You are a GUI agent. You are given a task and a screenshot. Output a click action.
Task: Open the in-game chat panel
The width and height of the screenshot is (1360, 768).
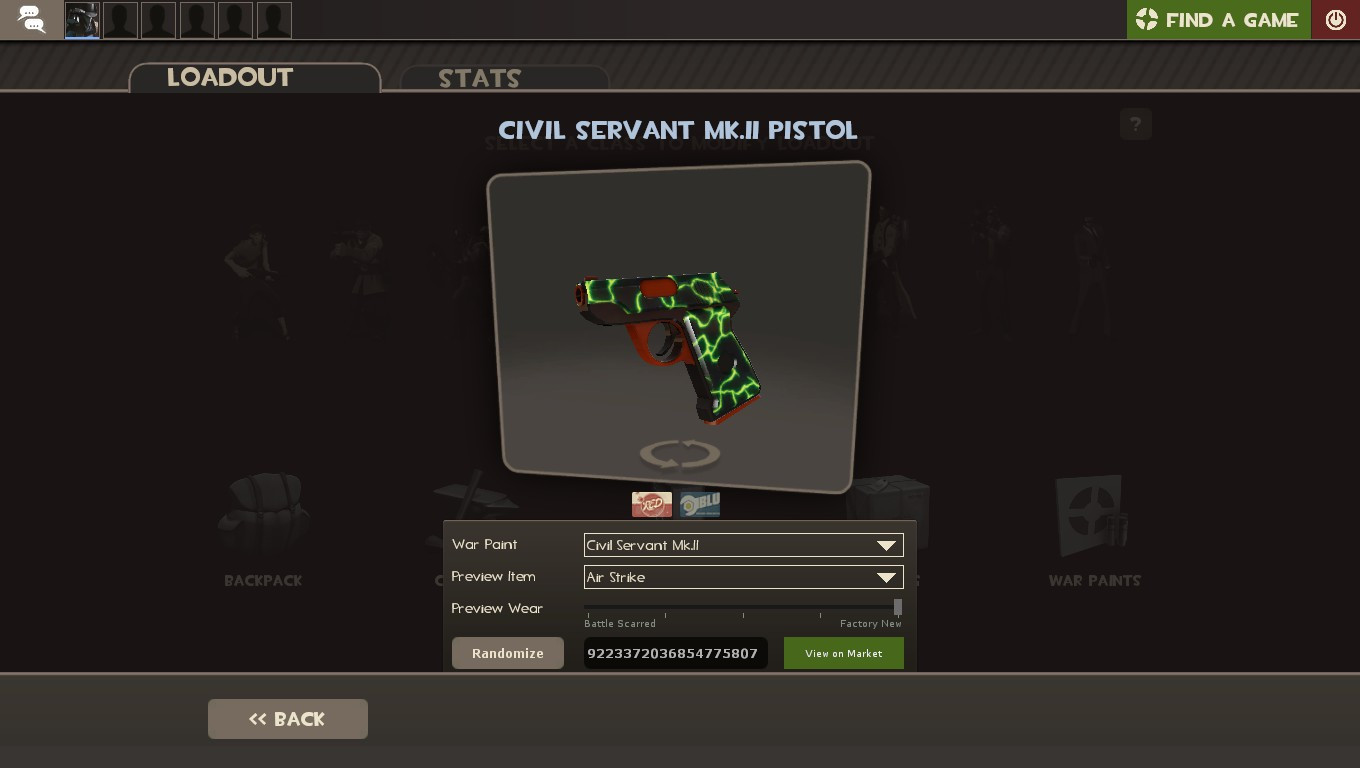pos(30,19)
